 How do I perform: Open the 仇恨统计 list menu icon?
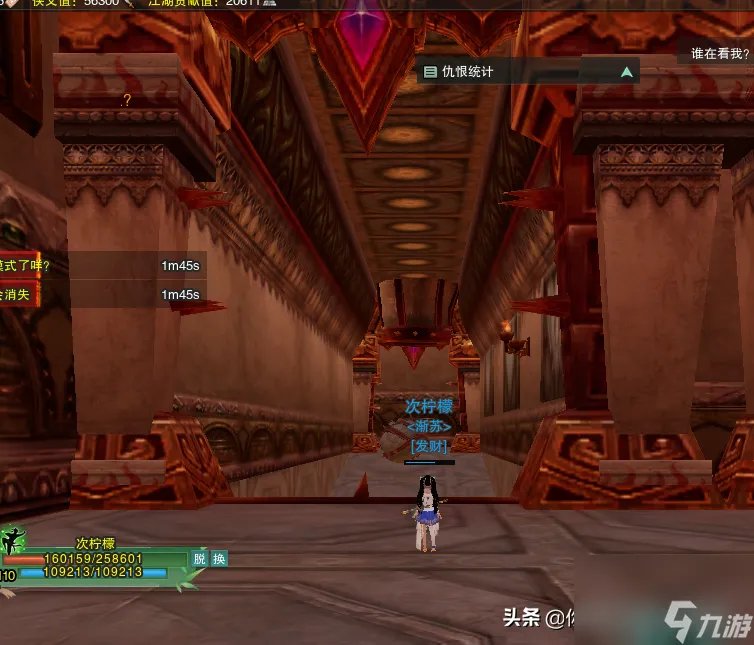pos(430,72)
